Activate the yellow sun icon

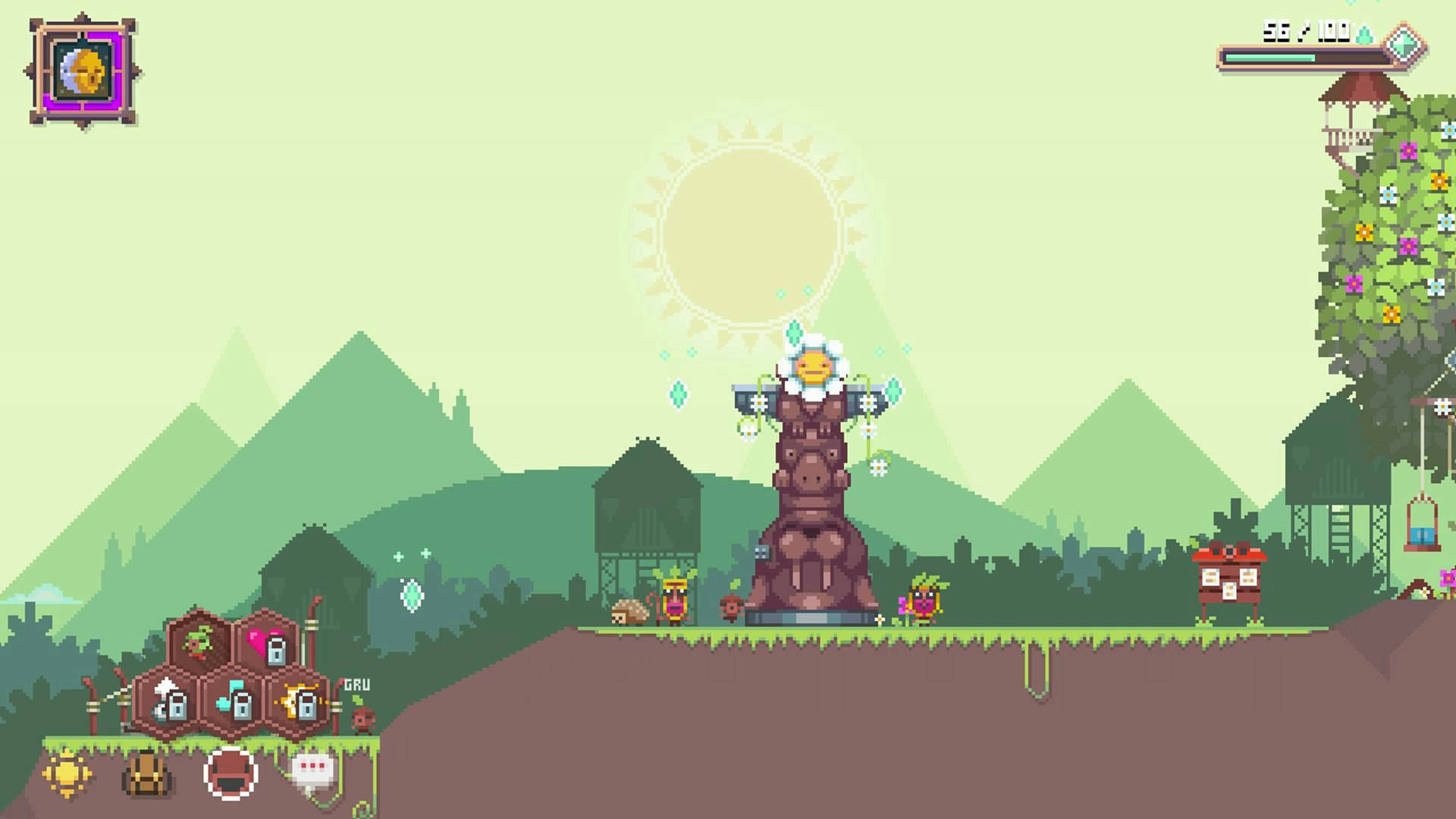(x=67, y=773)
